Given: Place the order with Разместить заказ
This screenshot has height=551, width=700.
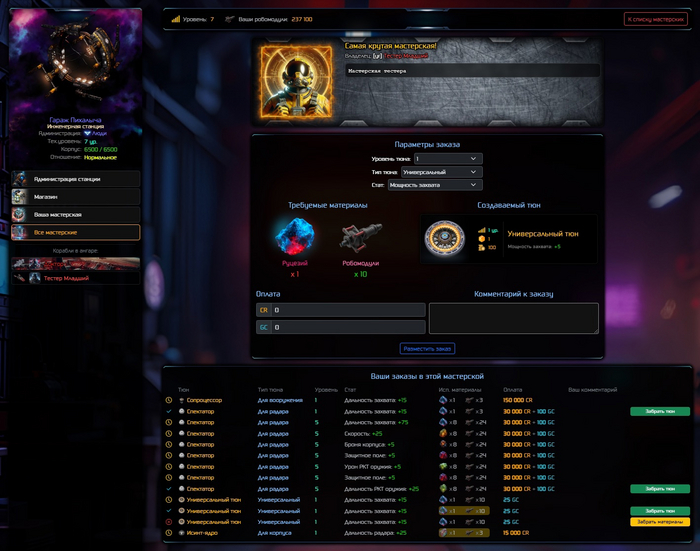Looking at the screenshot, I should pyautogui.click(x=427, y=348).
